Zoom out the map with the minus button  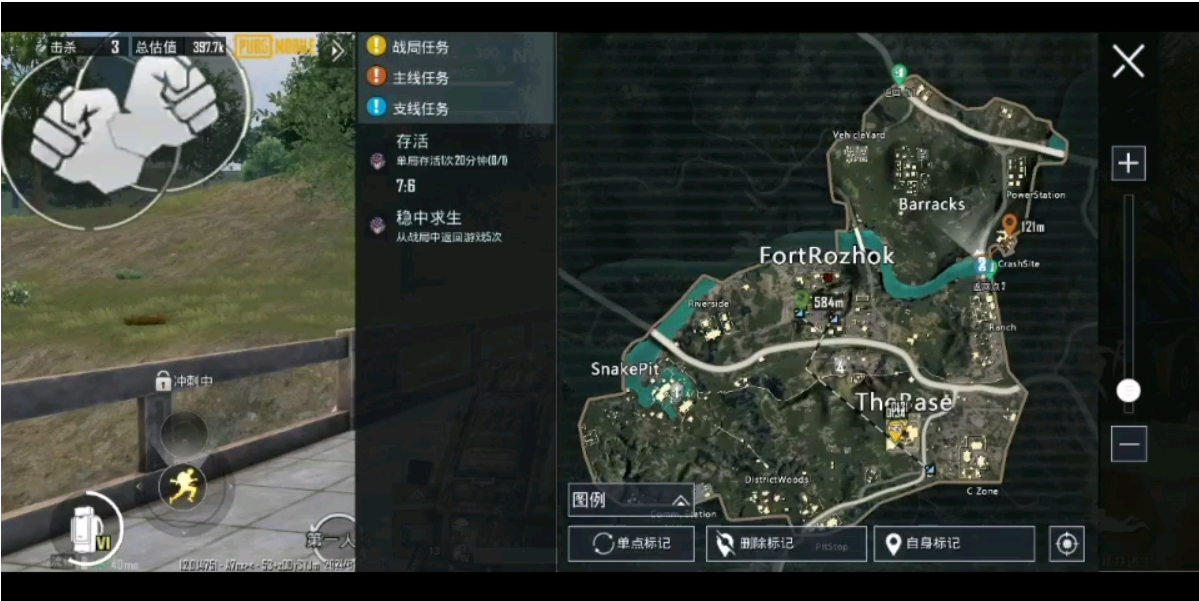[x=1128, y=443]
